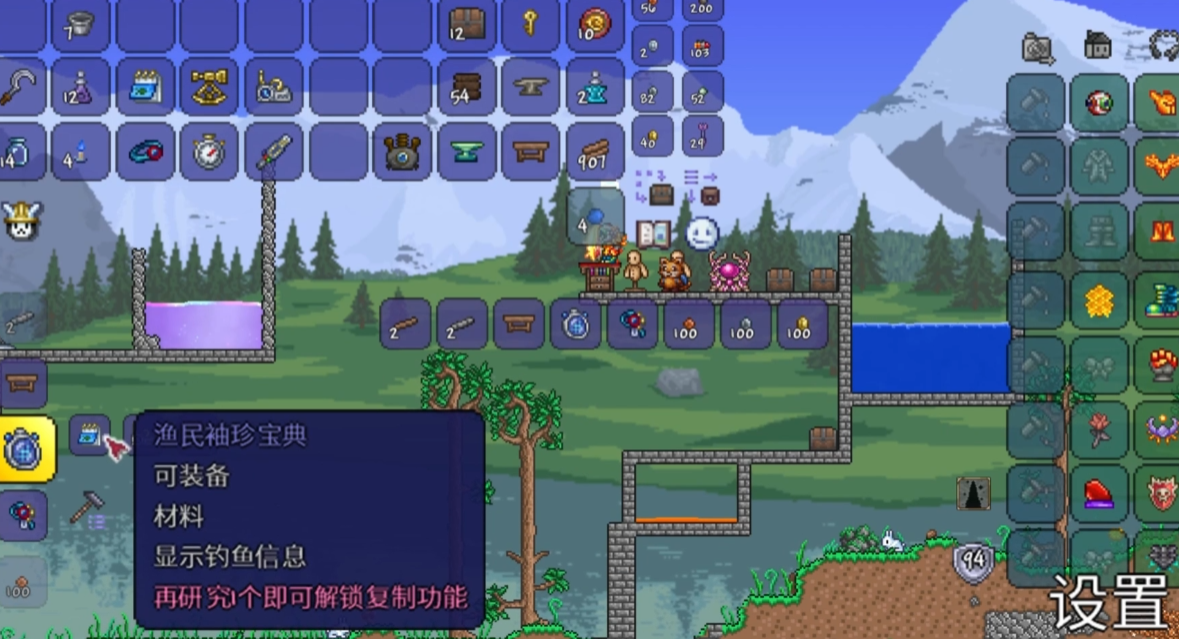Screen dimensions: 1179x639
Task: Select the trash slot with blue item
Action: tap(595, 216)
